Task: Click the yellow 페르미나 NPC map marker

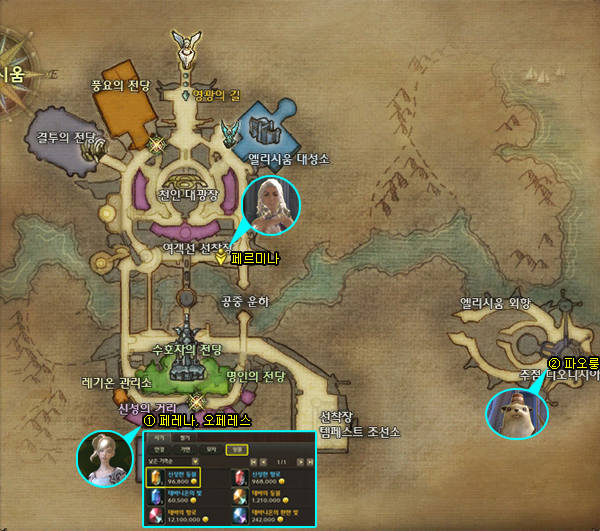Action: 221,257
